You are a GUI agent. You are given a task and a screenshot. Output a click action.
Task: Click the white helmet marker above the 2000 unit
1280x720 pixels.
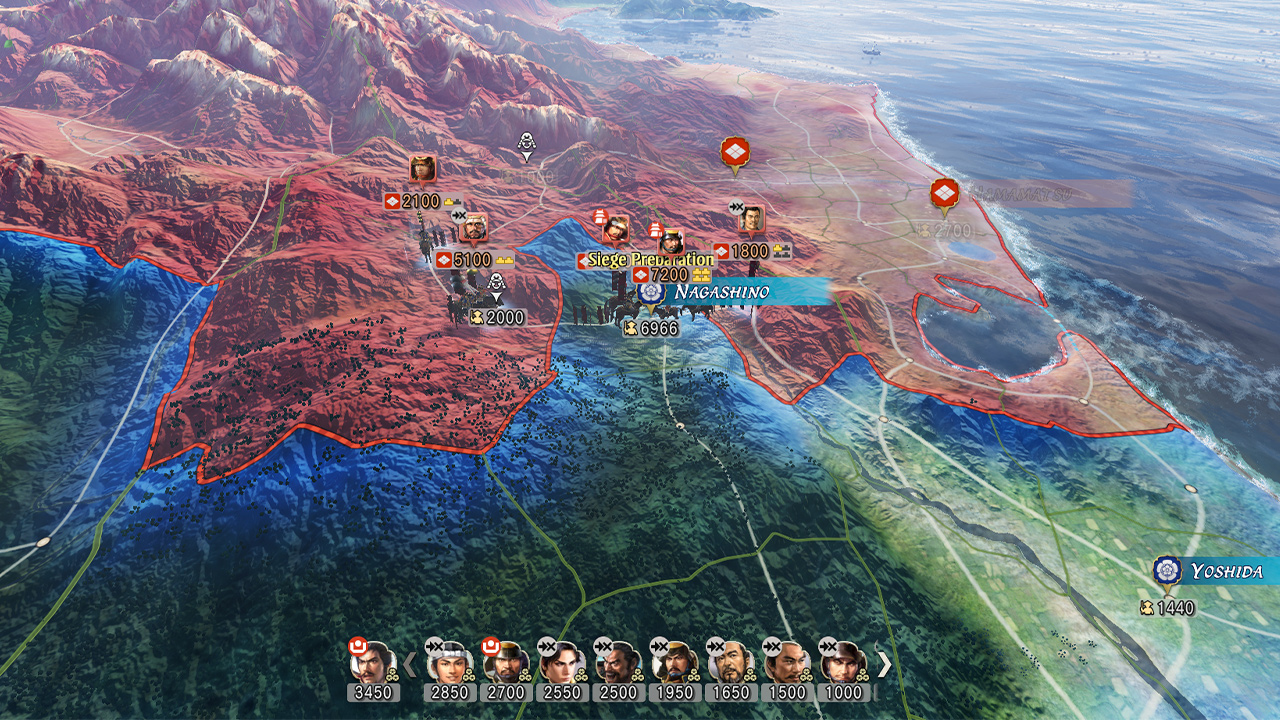click(x=496, y=284)
